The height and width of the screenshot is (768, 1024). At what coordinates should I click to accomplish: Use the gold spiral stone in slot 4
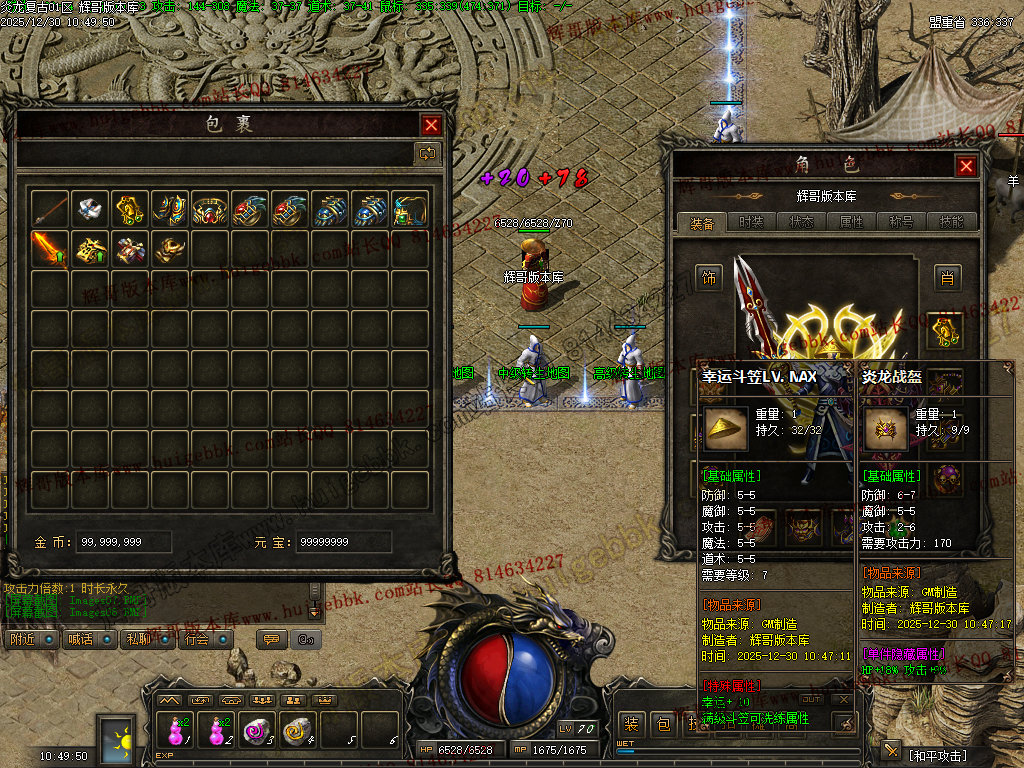click(297, 731)
